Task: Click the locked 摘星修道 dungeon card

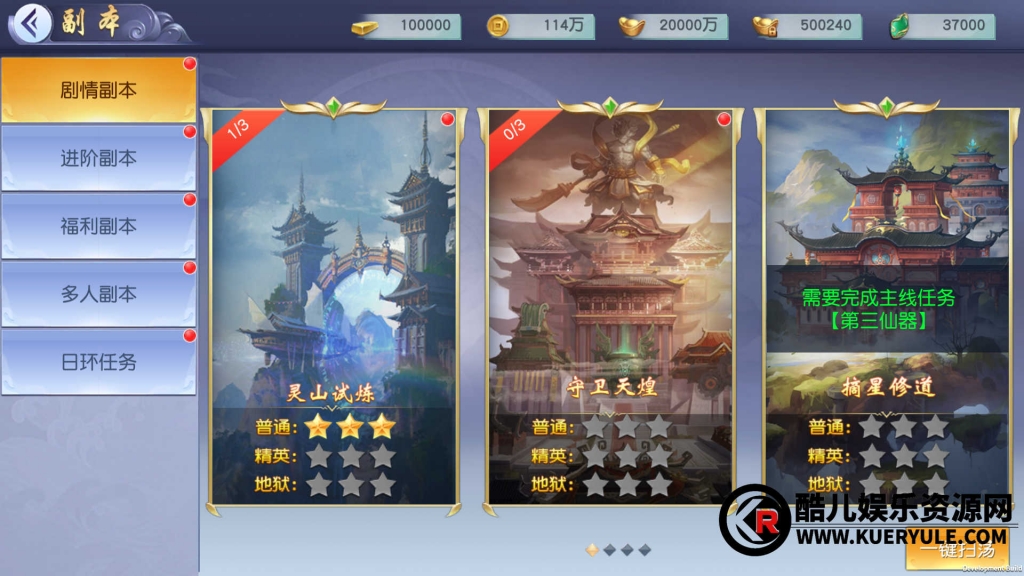Action: (886, 300)
